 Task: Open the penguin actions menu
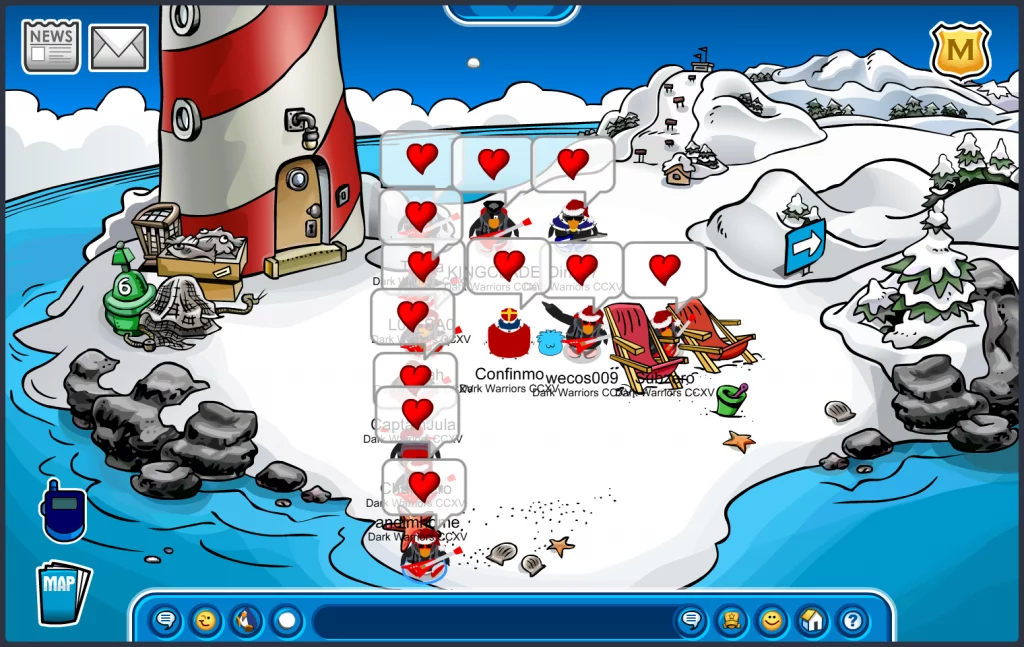(x=247, y=621)
